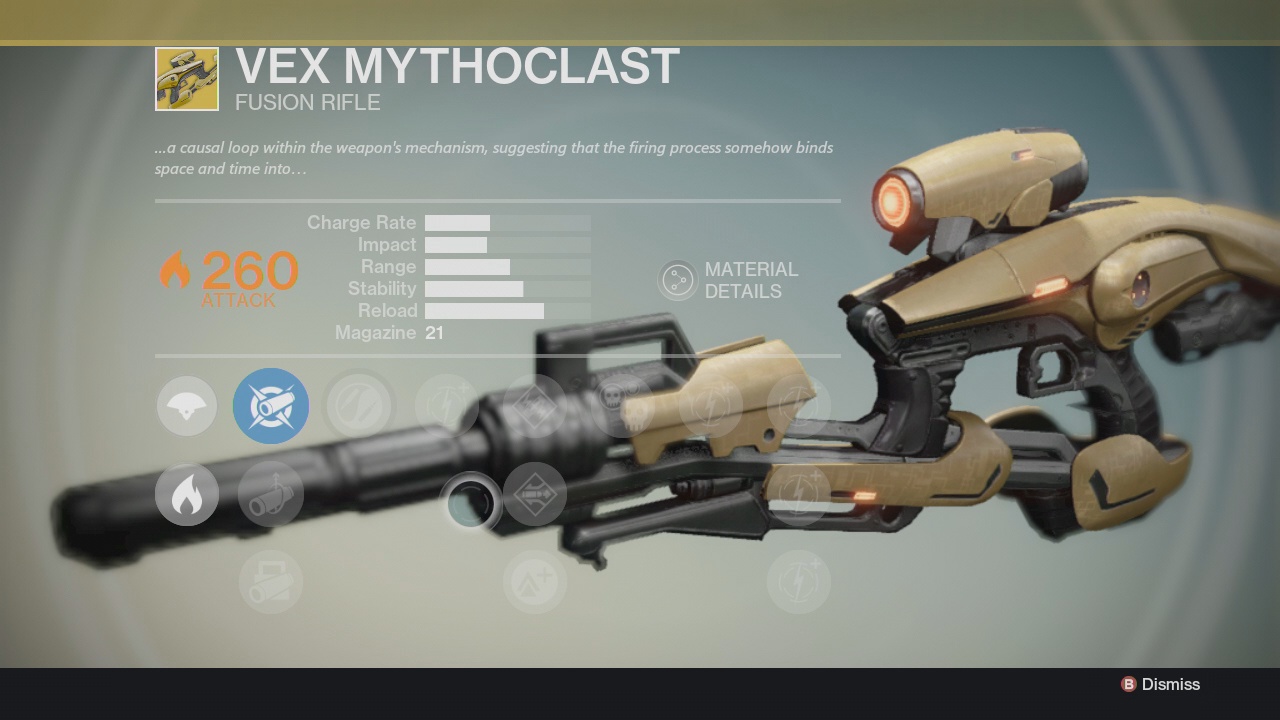Select the diamond perk with horizontal arrows

[535, 494]
